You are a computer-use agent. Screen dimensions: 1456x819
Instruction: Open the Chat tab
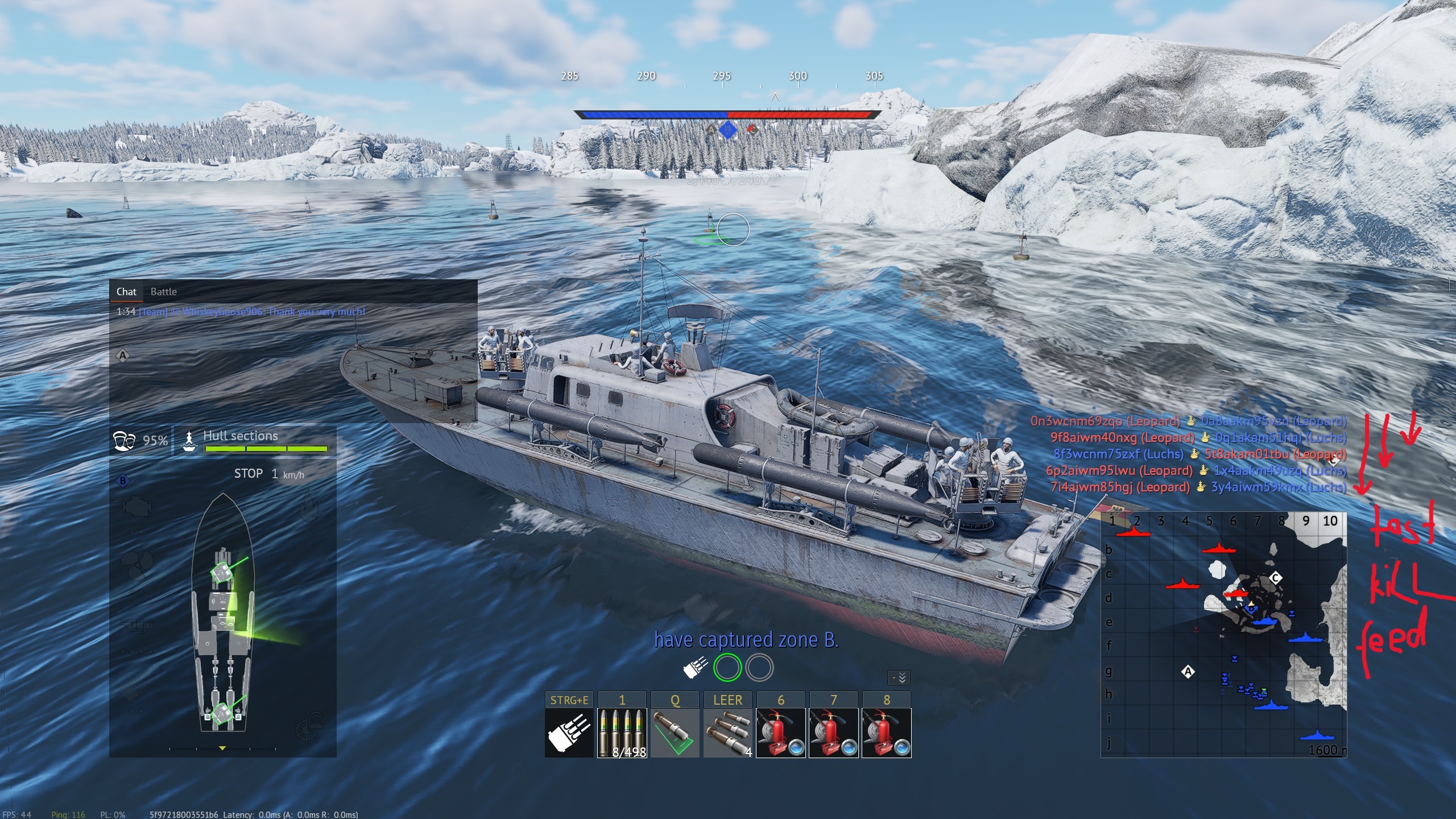click(x=126, y=292)
